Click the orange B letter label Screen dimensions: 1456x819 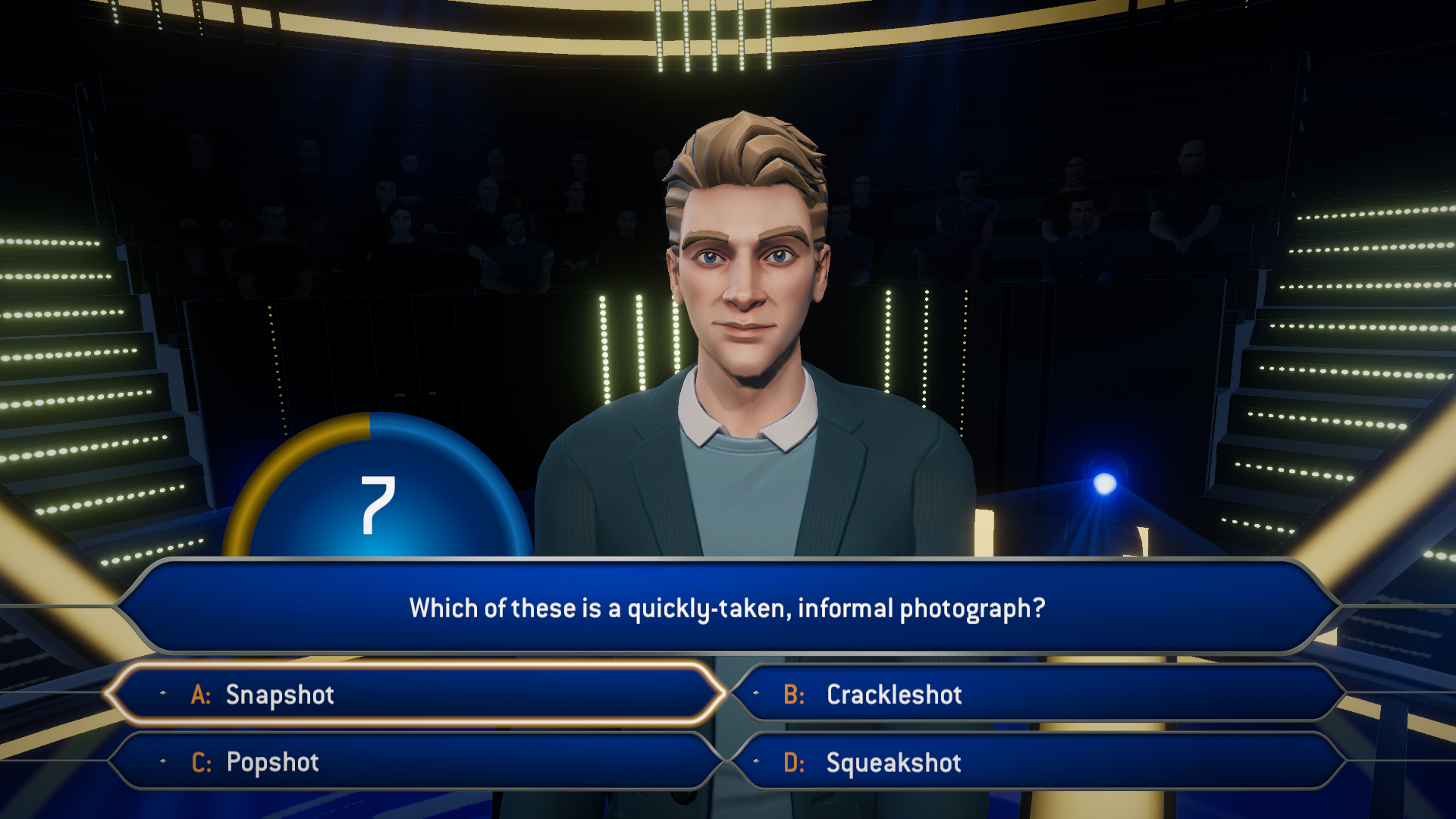click(795, 695)
